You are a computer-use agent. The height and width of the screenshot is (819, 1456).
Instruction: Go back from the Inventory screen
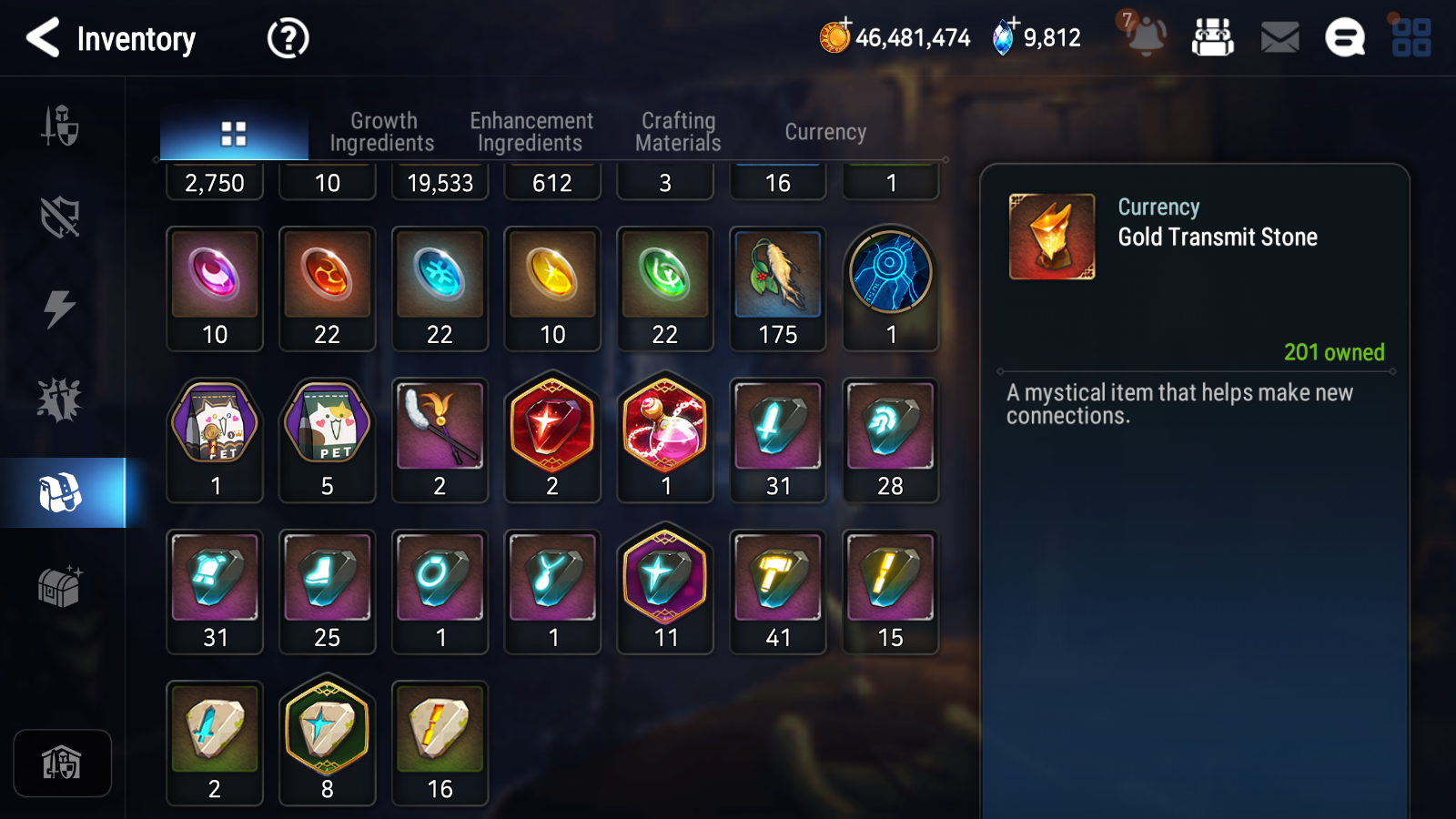pyautogui.click(x=43, y=38)
